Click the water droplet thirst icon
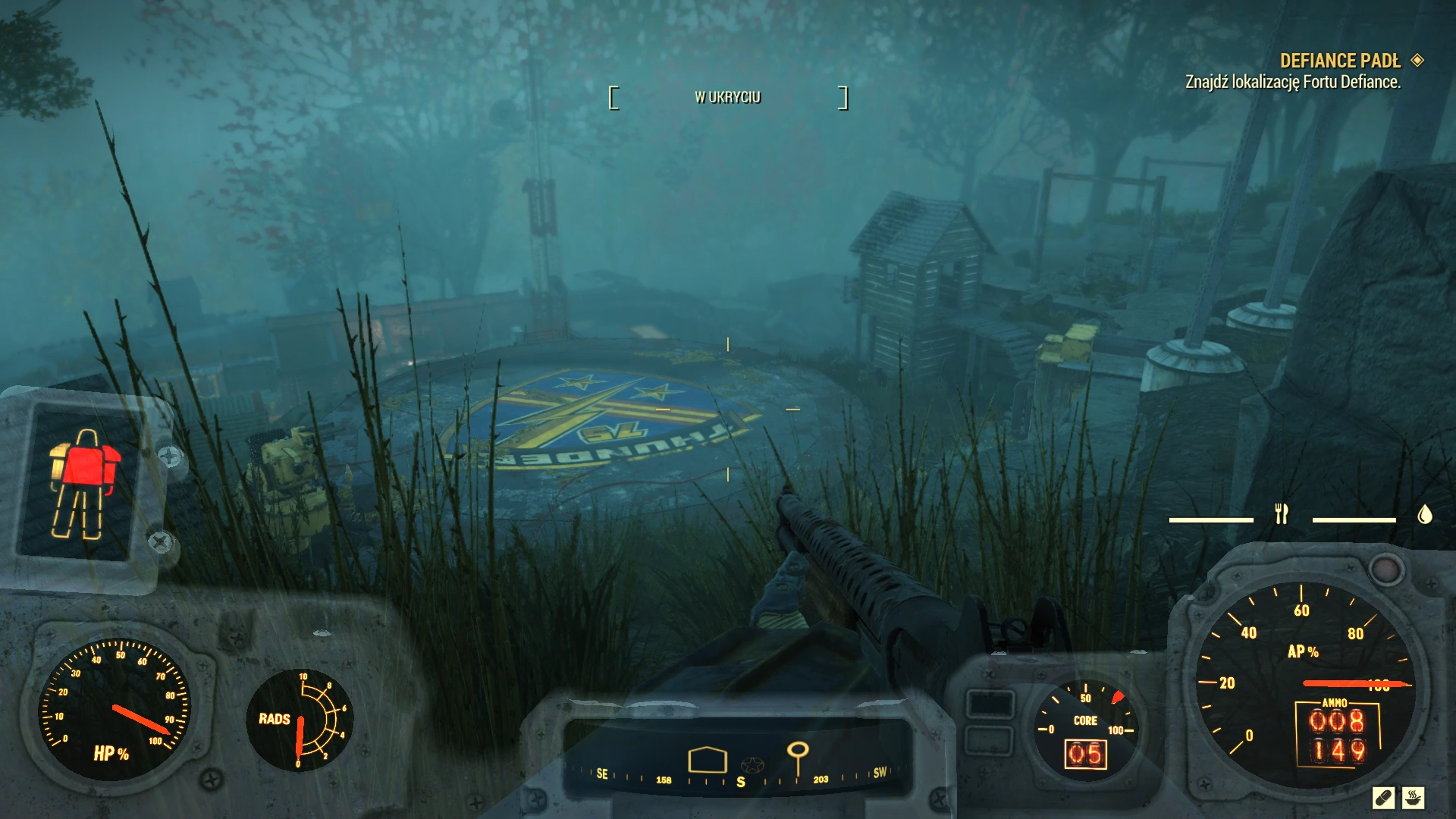1456x819 pixels. pyautogui.click(x=1423, y=514)
